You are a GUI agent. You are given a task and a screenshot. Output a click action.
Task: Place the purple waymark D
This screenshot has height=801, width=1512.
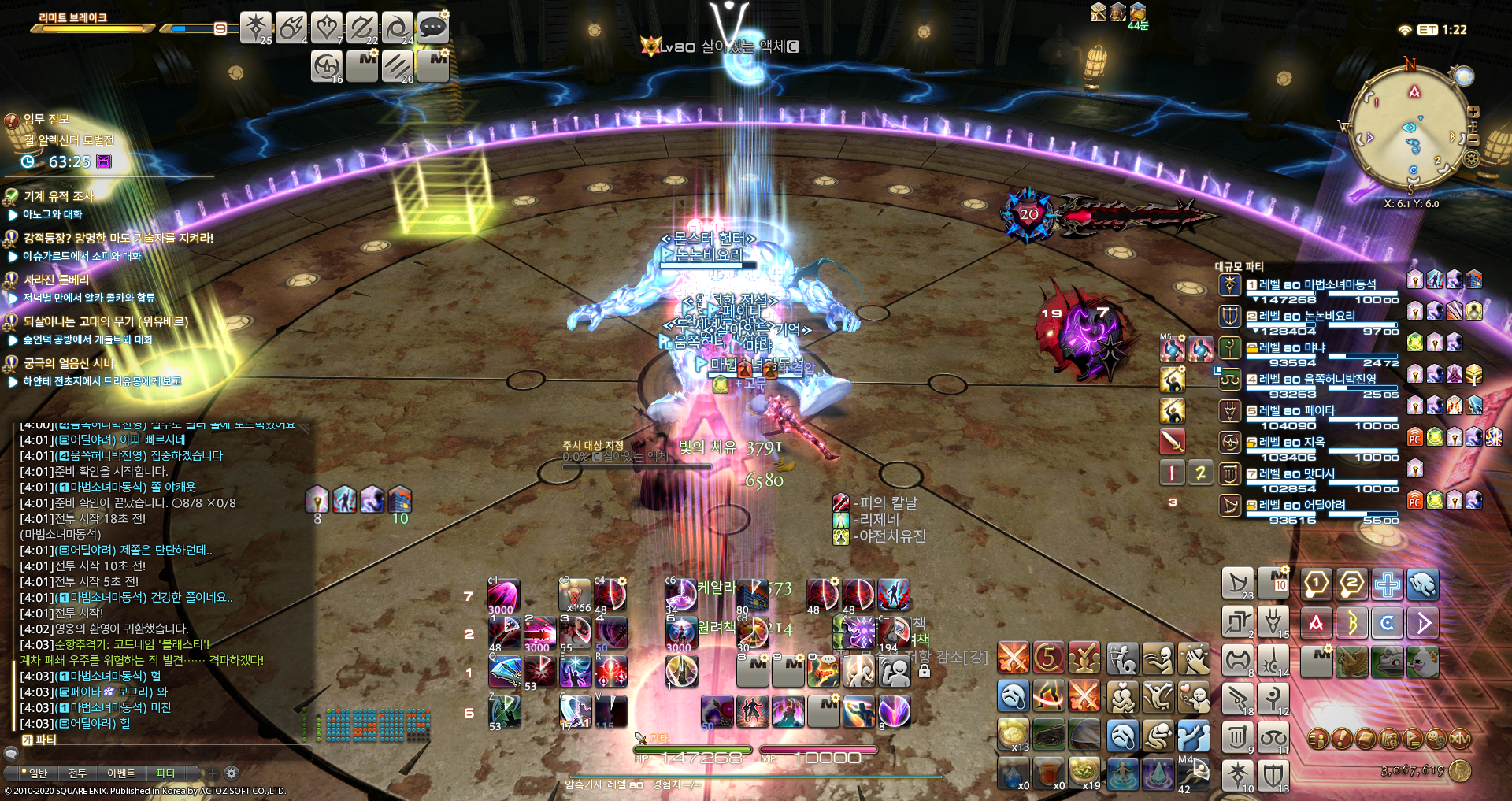pos(1423,623)
